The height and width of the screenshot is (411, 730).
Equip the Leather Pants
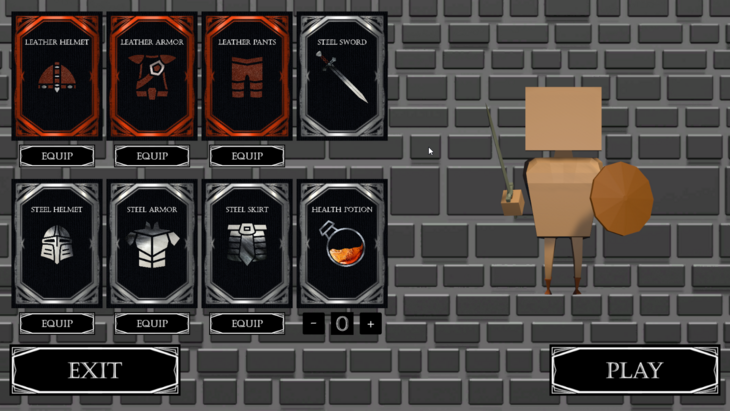[247, 156]
